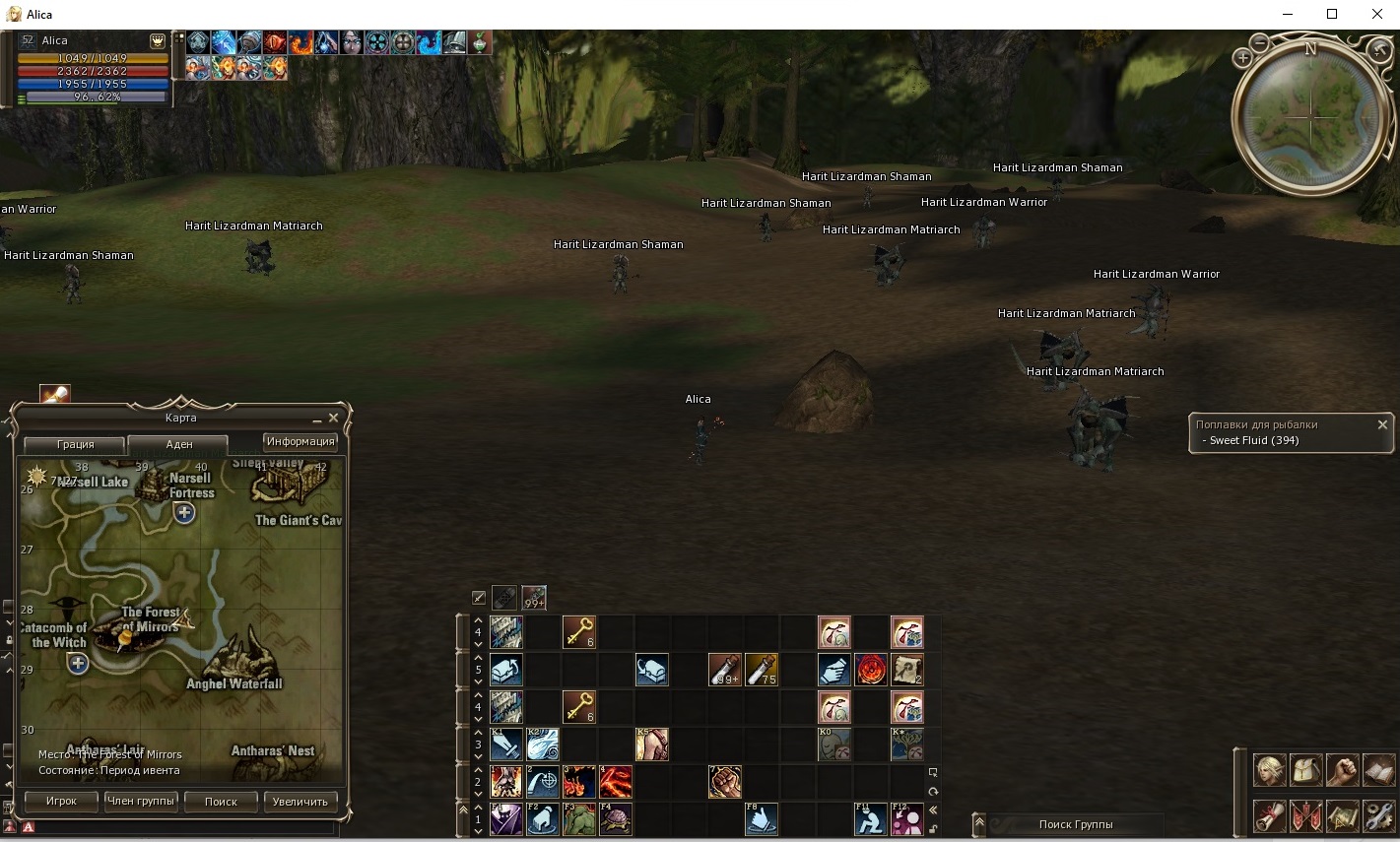Collapse the hotbar with the double-chevron arrow

(934, 809)
